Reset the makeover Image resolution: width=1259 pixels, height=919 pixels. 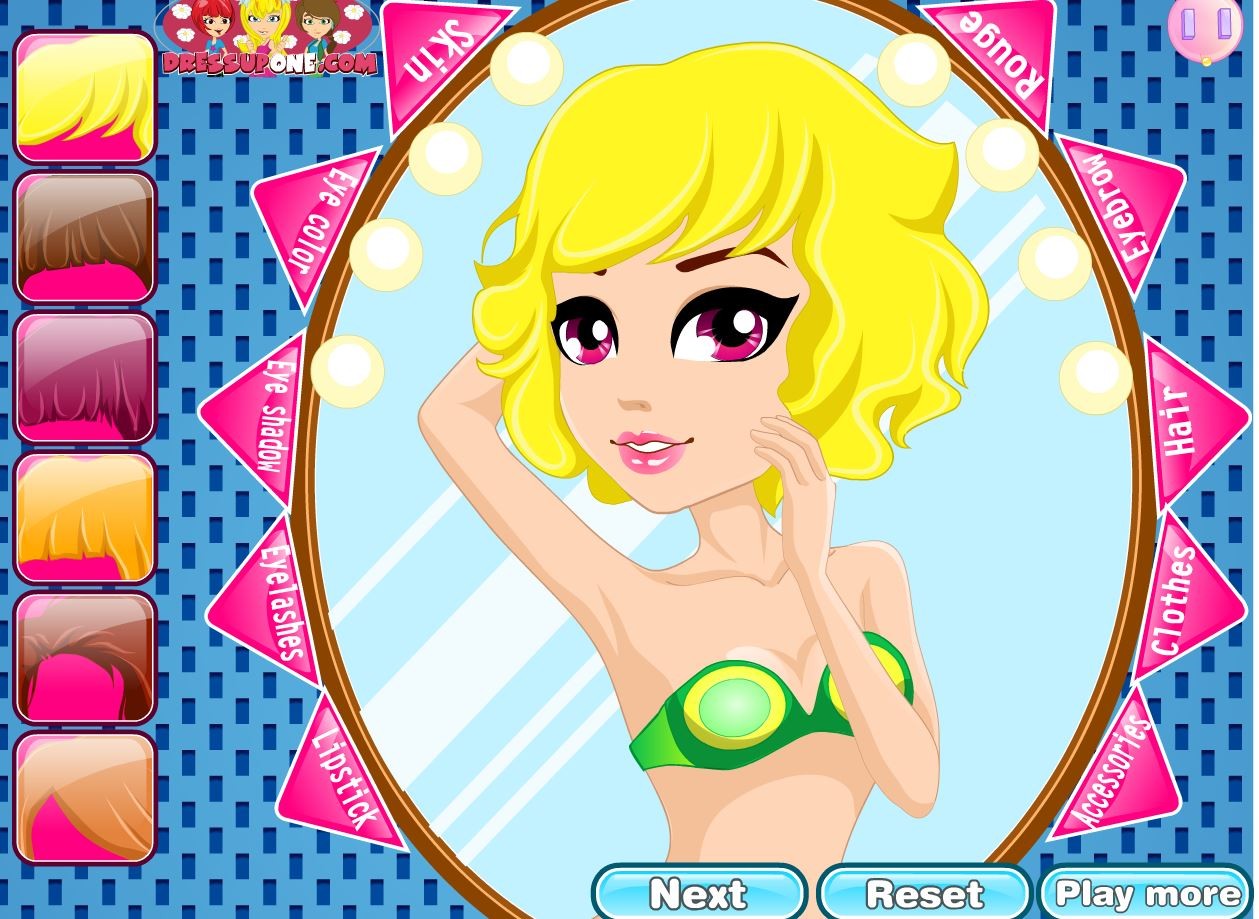[x=924, y=893]
